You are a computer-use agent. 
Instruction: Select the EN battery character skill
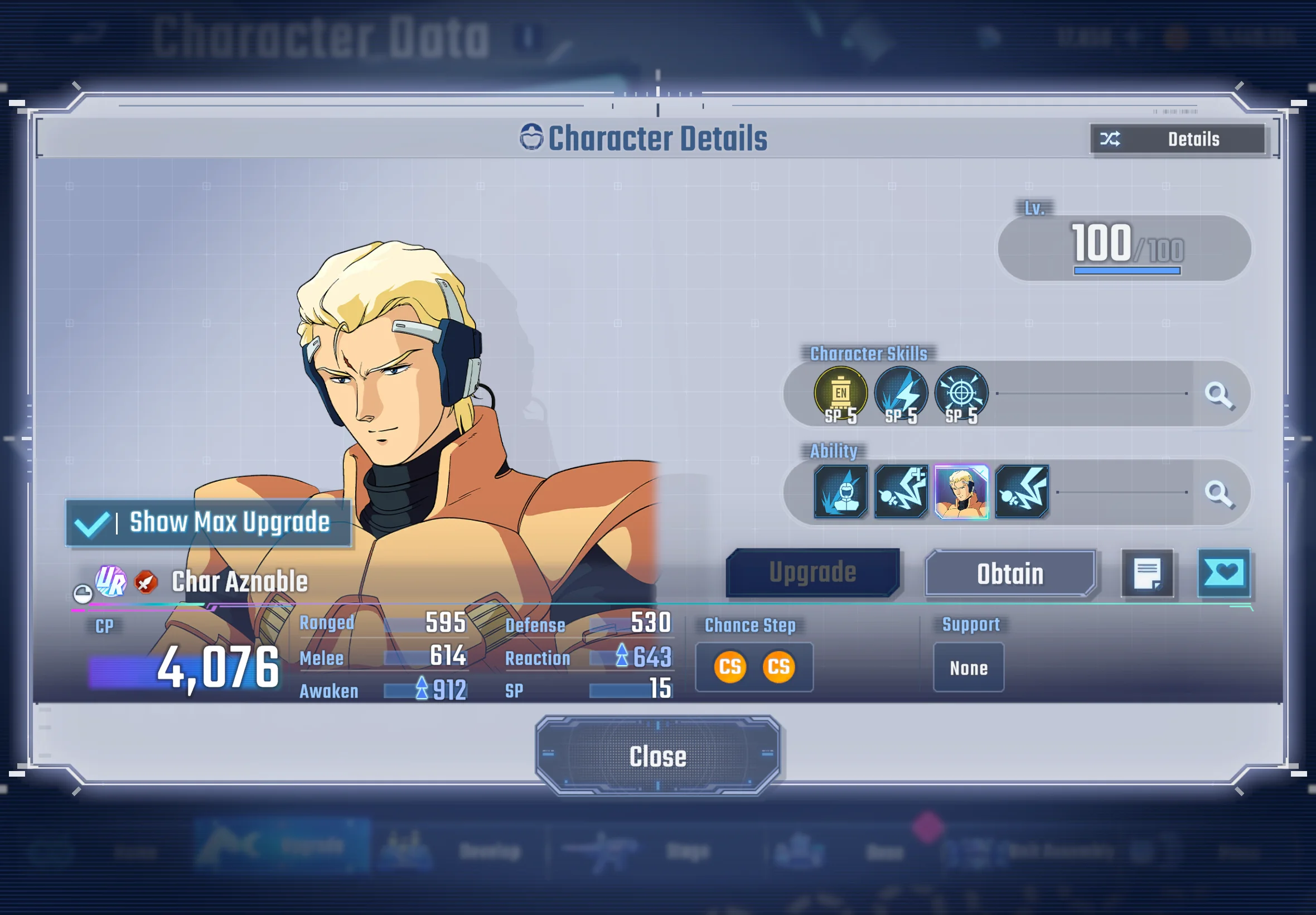(x=840, y=394)
